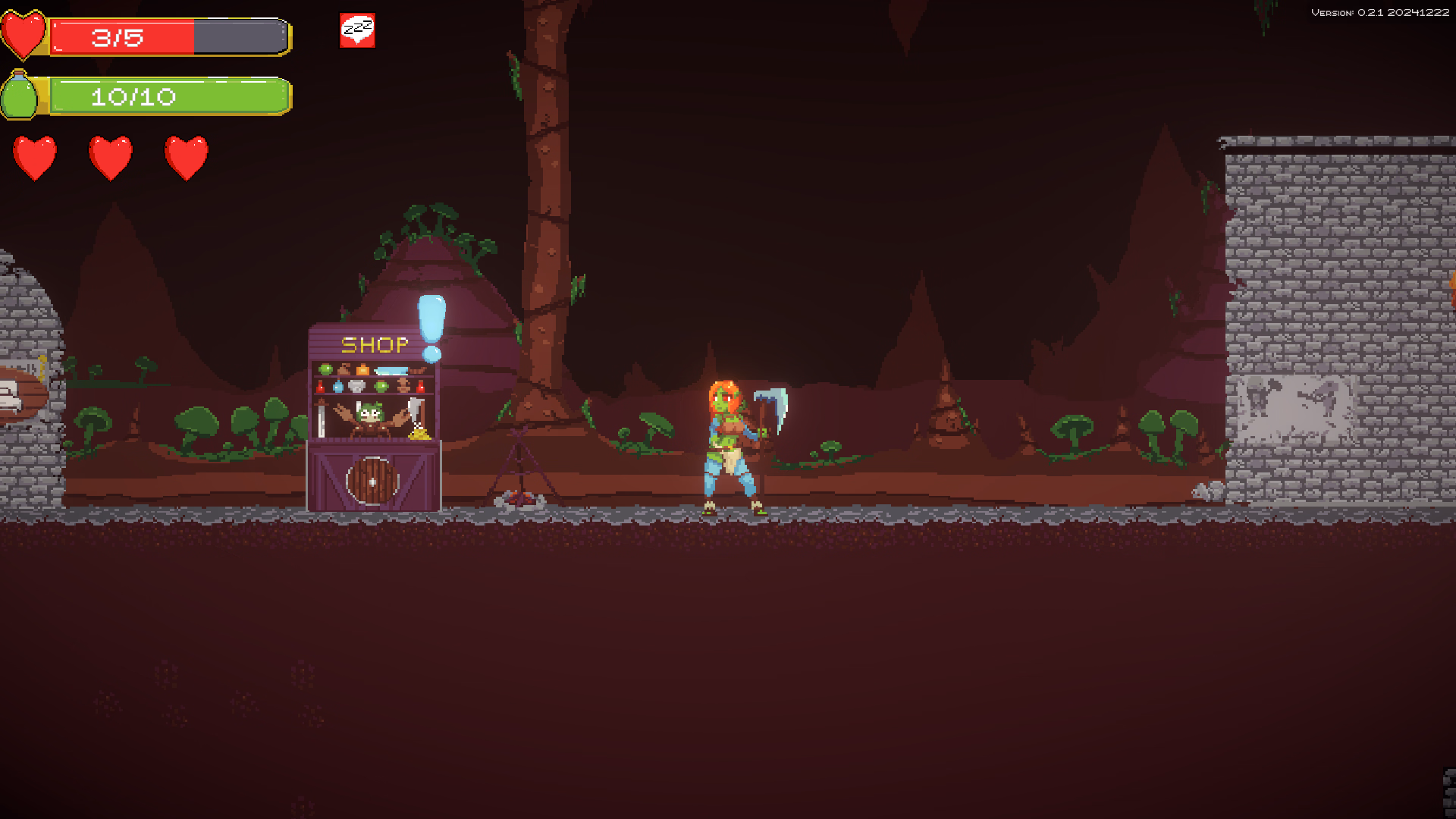Screen dimensions: 1456x819
Task: Click the blue flask in the shop display
Action: point(339,386)
